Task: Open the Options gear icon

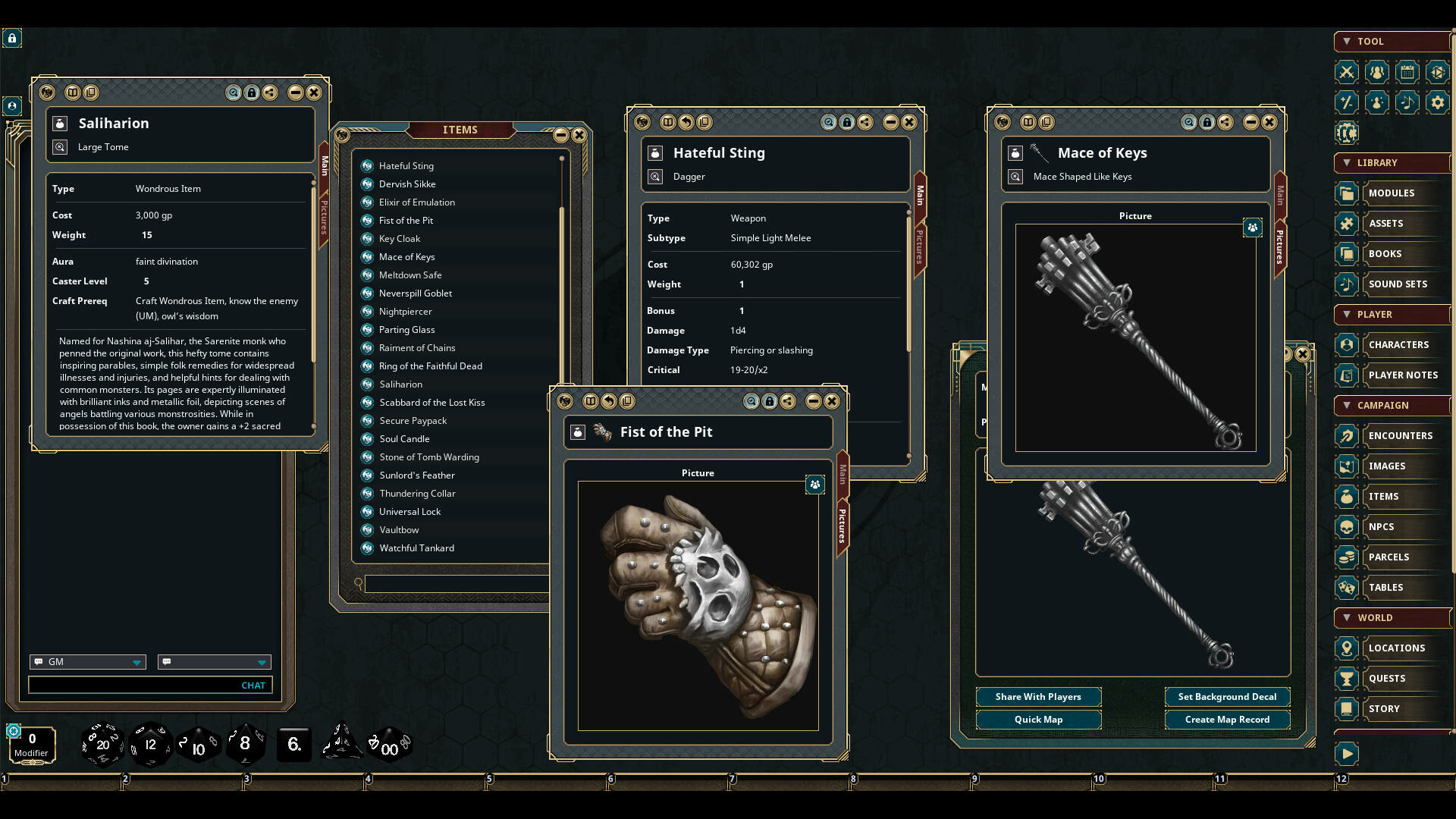Action: click(1438, 102)
